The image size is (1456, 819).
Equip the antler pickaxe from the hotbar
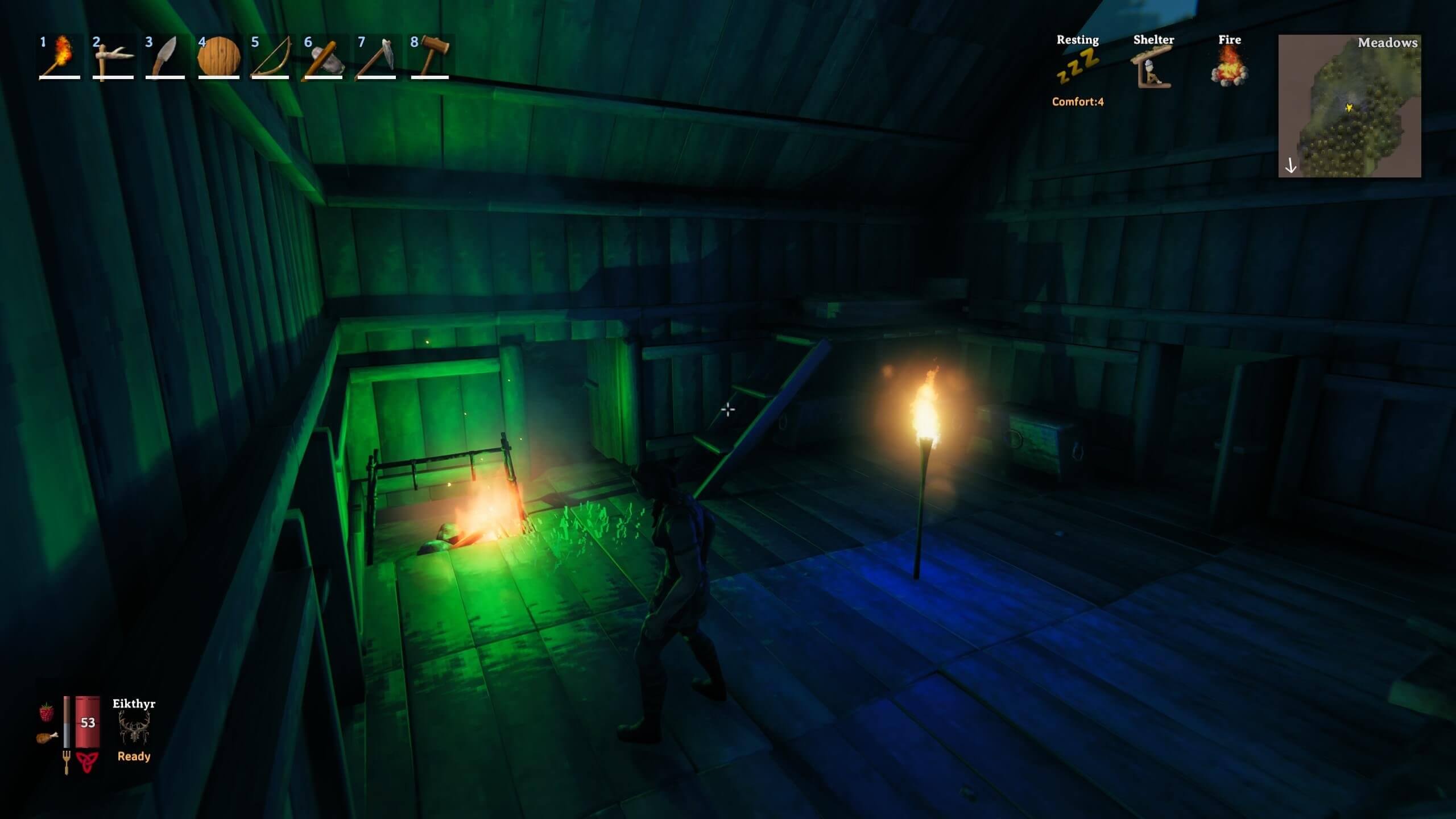pyautogui.click(x=113, y=57)
